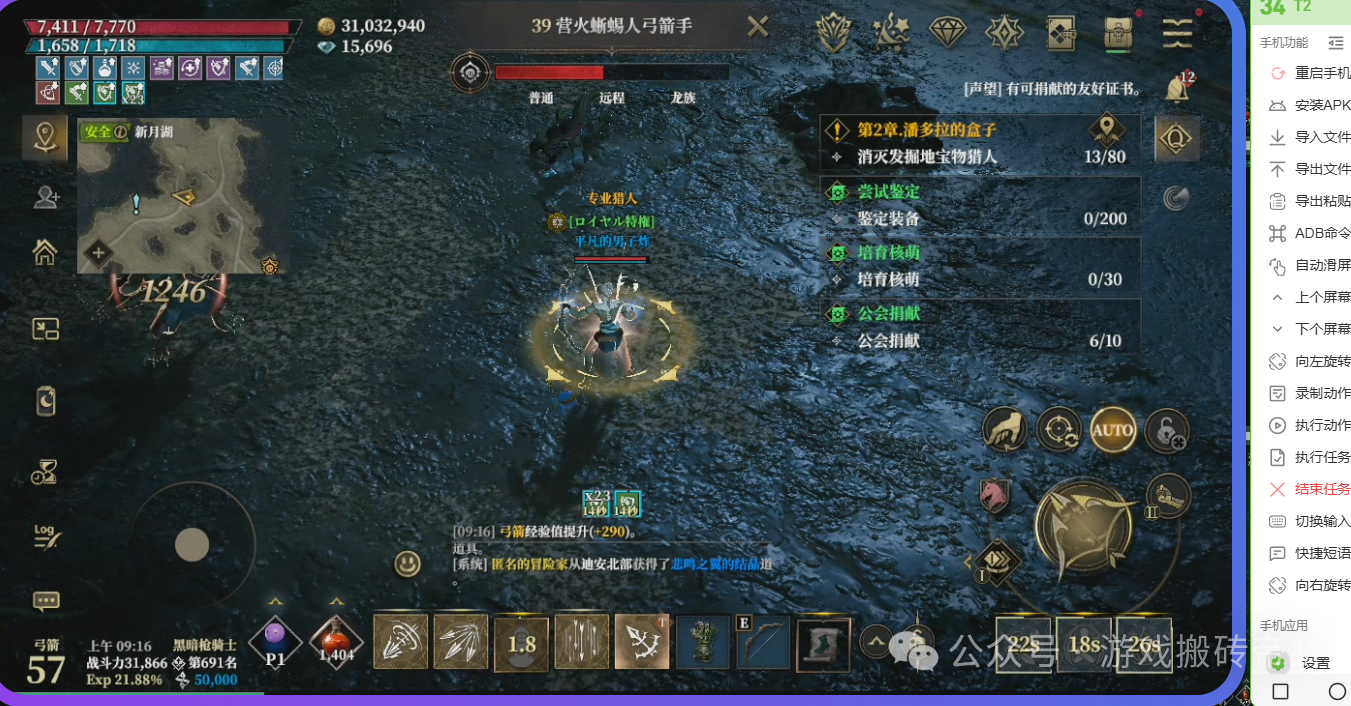The width and height of the screenshot is (1351, 706).
Task: Click the home house icon
Action: pos(45,252)
